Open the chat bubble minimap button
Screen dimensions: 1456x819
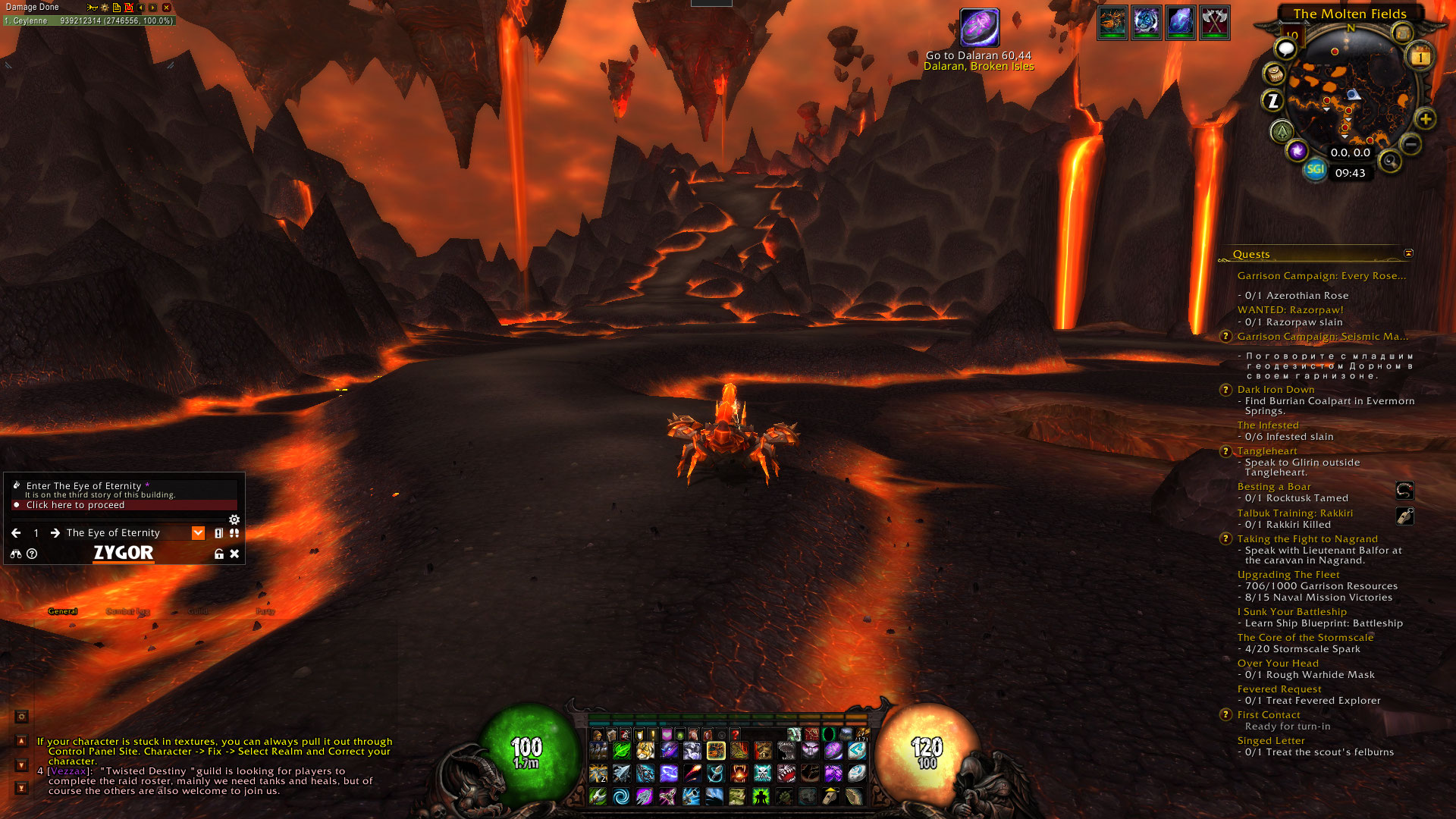point(1285,49)
